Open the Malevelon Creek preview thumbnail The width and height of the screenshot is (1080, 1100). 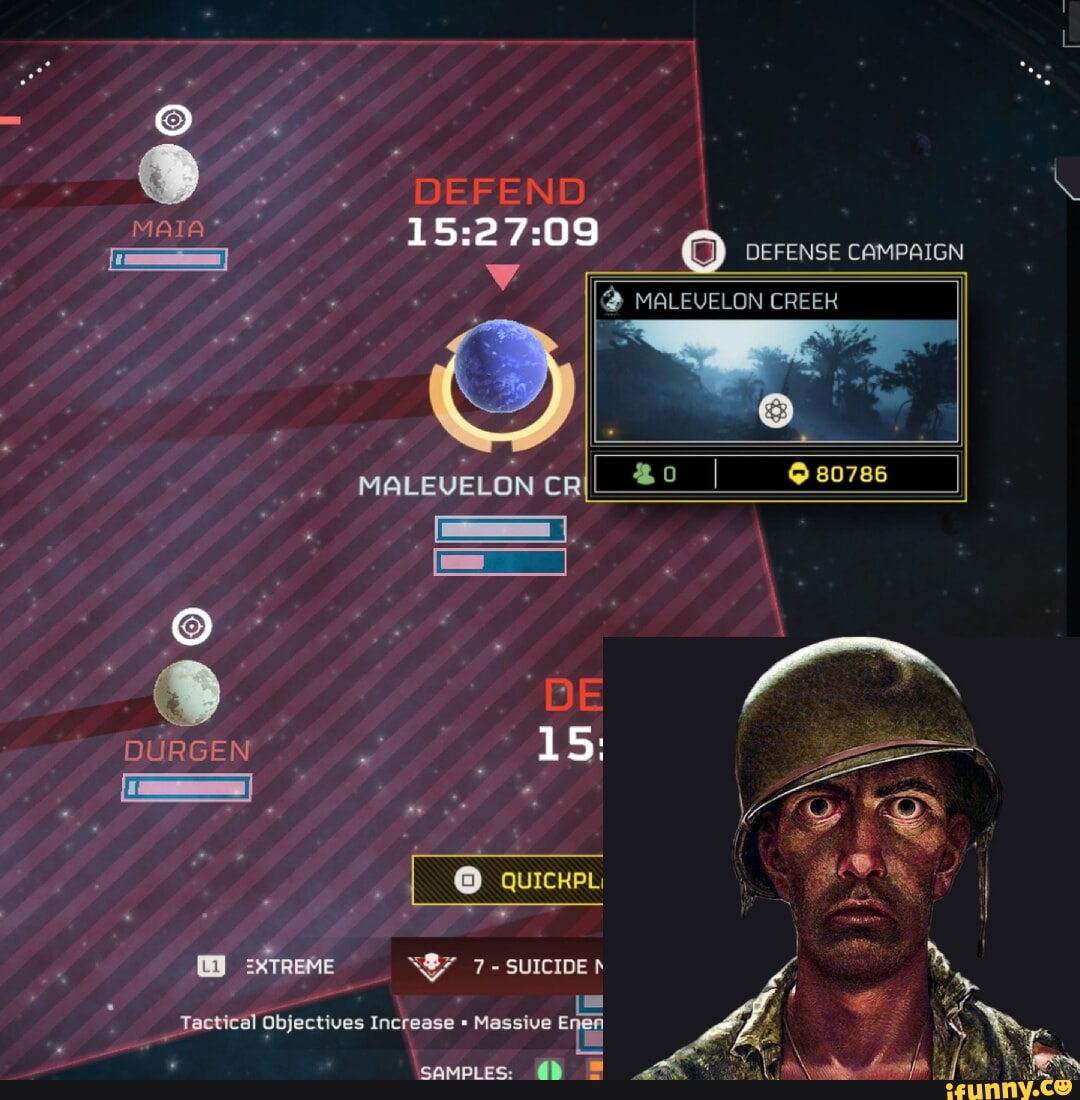[777, 381]
